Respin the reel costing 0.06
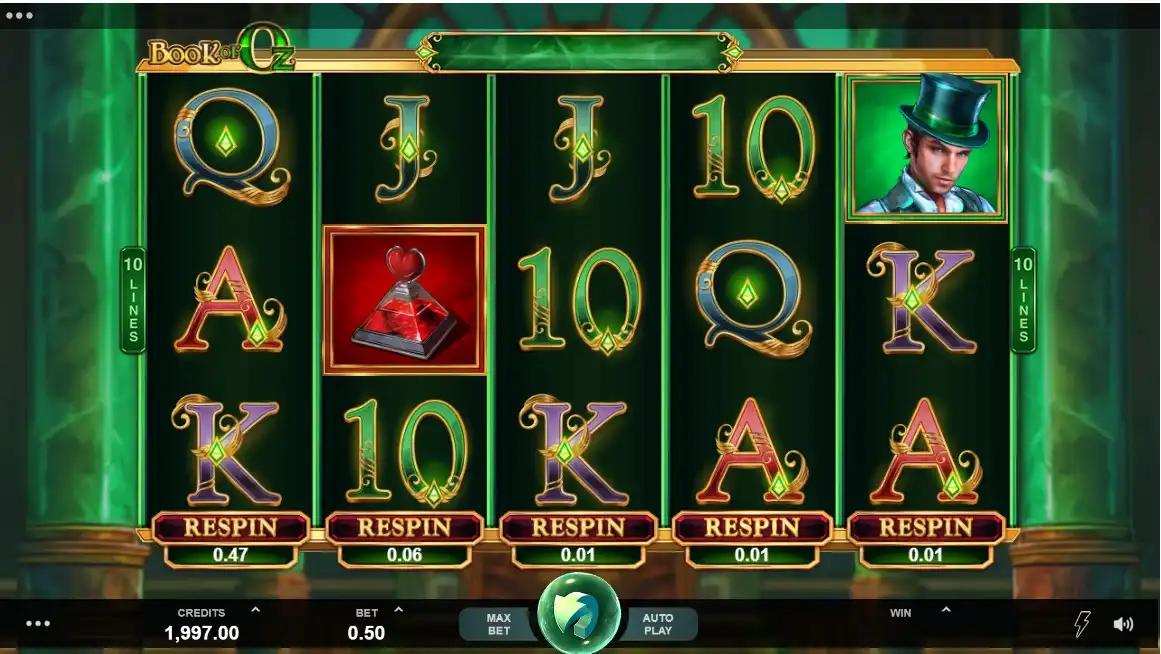Viewport: 1161px width, 654px height. 404,527
